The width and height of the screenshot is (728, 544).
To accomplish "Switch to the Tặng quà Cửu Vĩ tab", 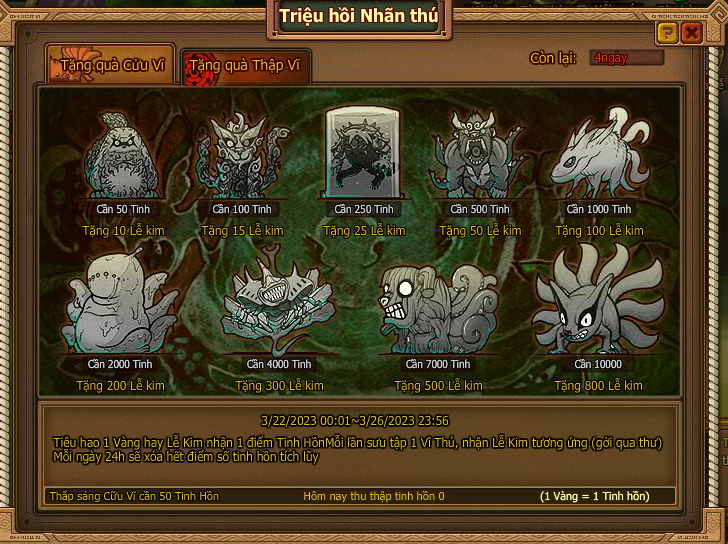I will [111, 66].
